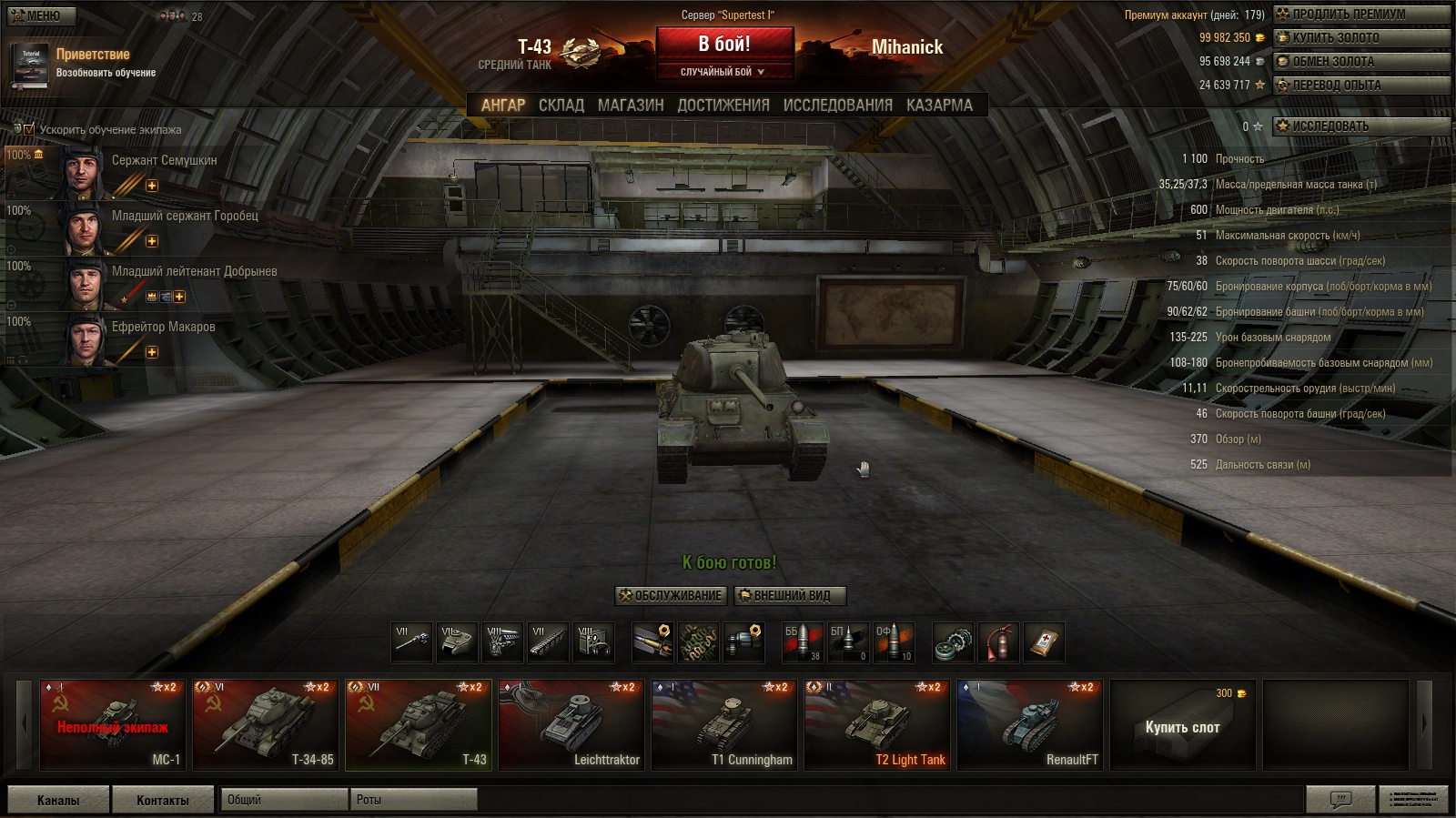The height and width of the screenshot is (818, 1456).
Task: Click Продлить премиум button
Action: pyautogui.click(x=1360, y=15)
